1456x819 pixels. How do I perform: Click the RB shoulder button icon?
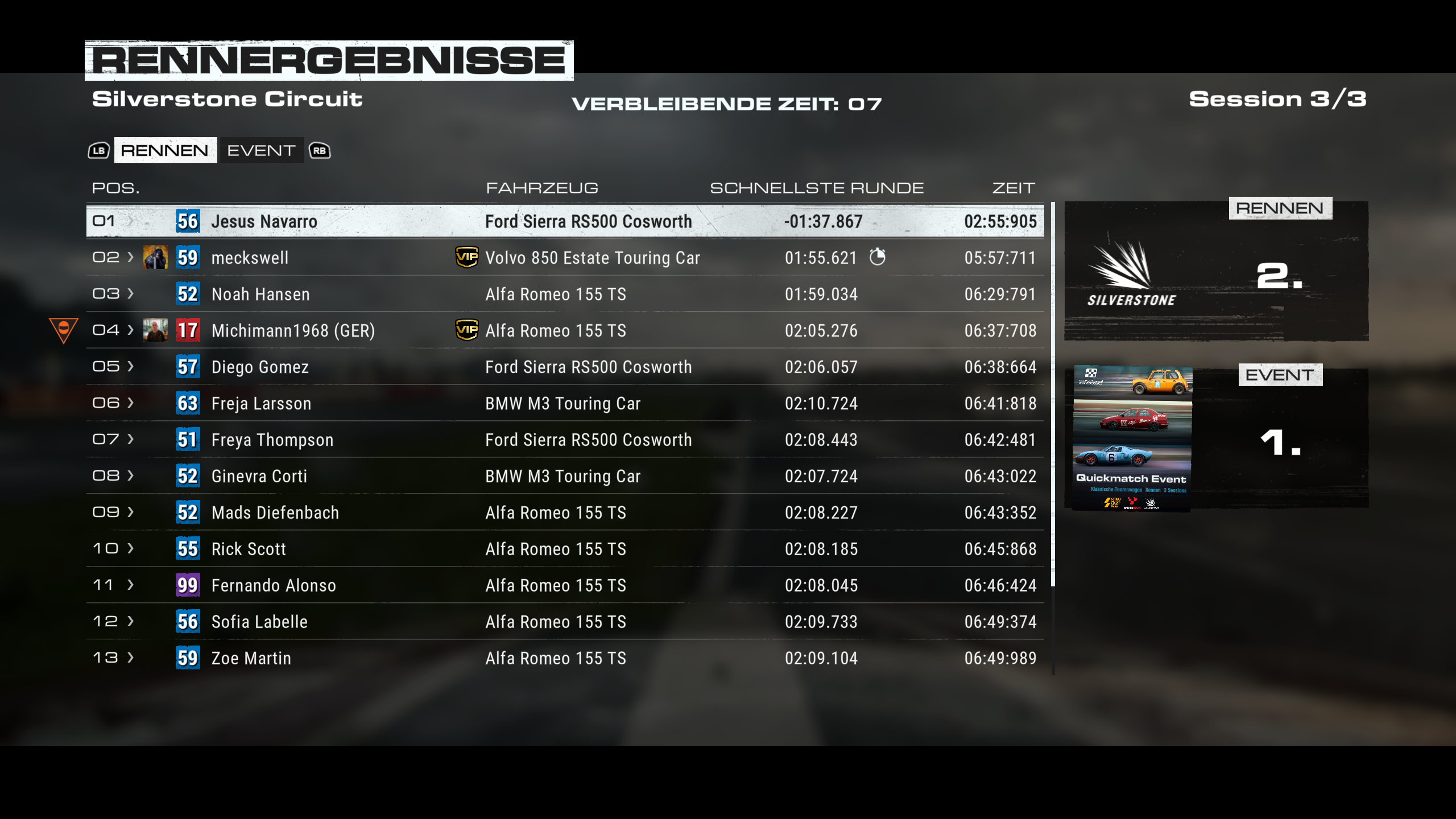(320, 150)
